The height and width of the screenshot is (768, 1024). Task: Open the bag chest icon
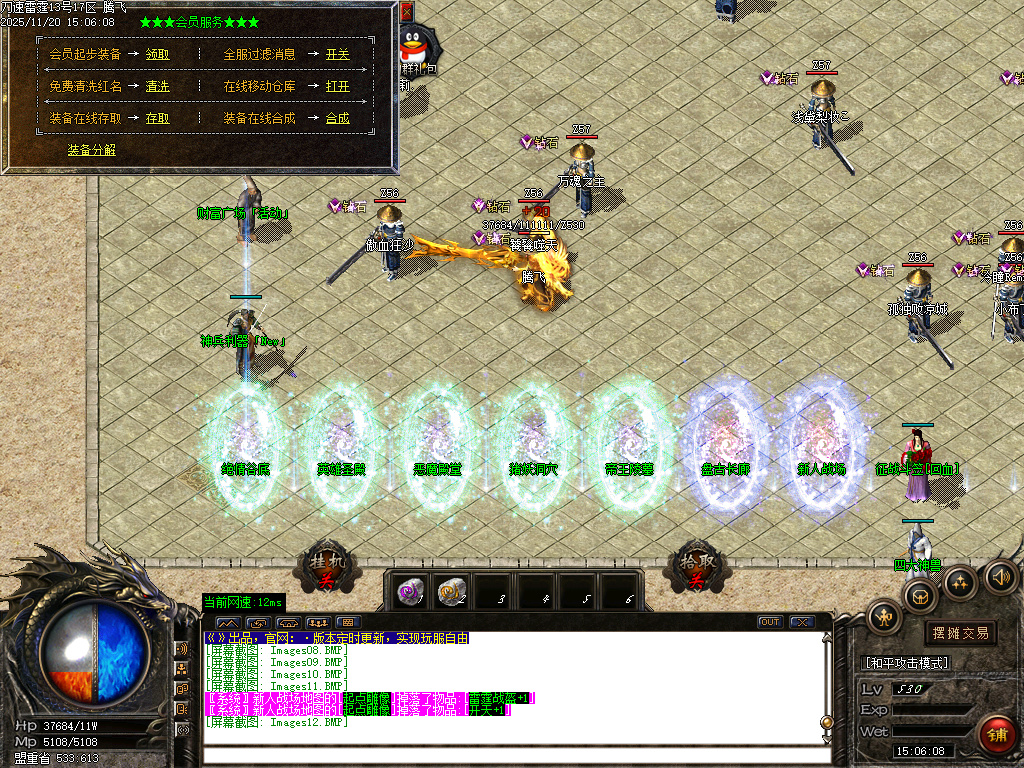click(x=920, y=597)
